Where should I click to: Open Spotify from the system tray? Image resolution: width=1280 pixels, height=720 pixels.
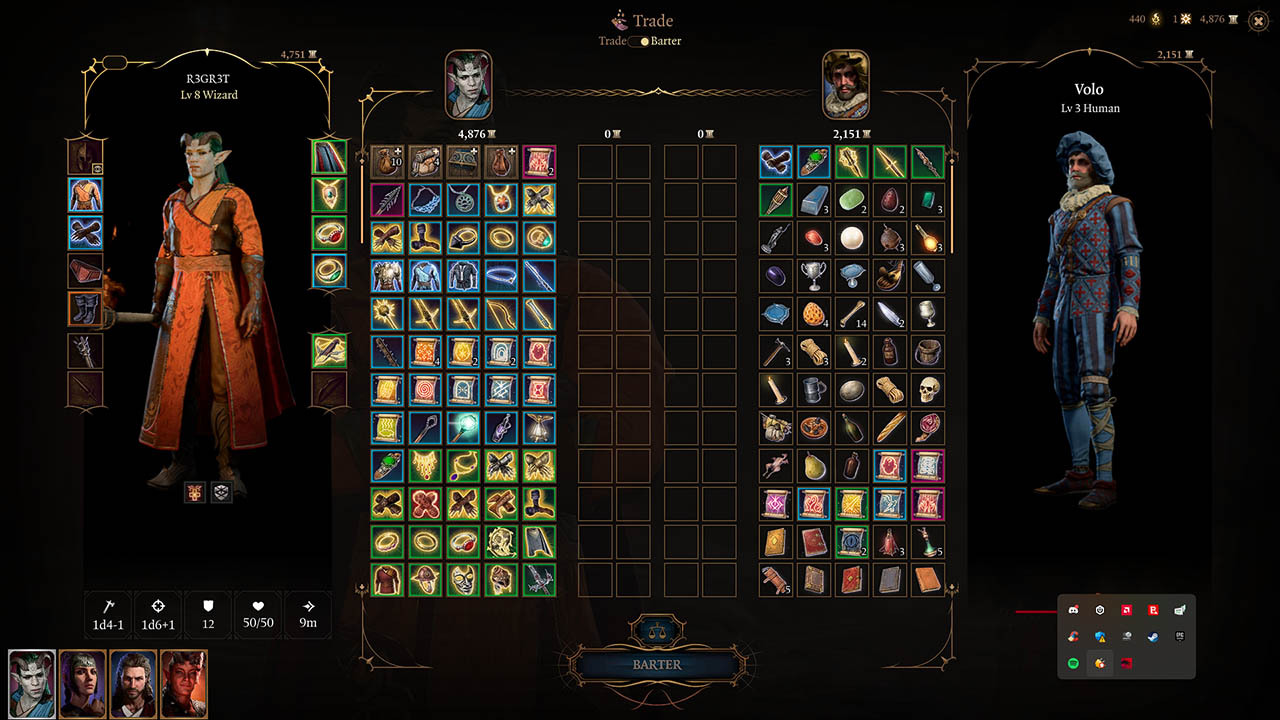click(x=1073, y=663)
